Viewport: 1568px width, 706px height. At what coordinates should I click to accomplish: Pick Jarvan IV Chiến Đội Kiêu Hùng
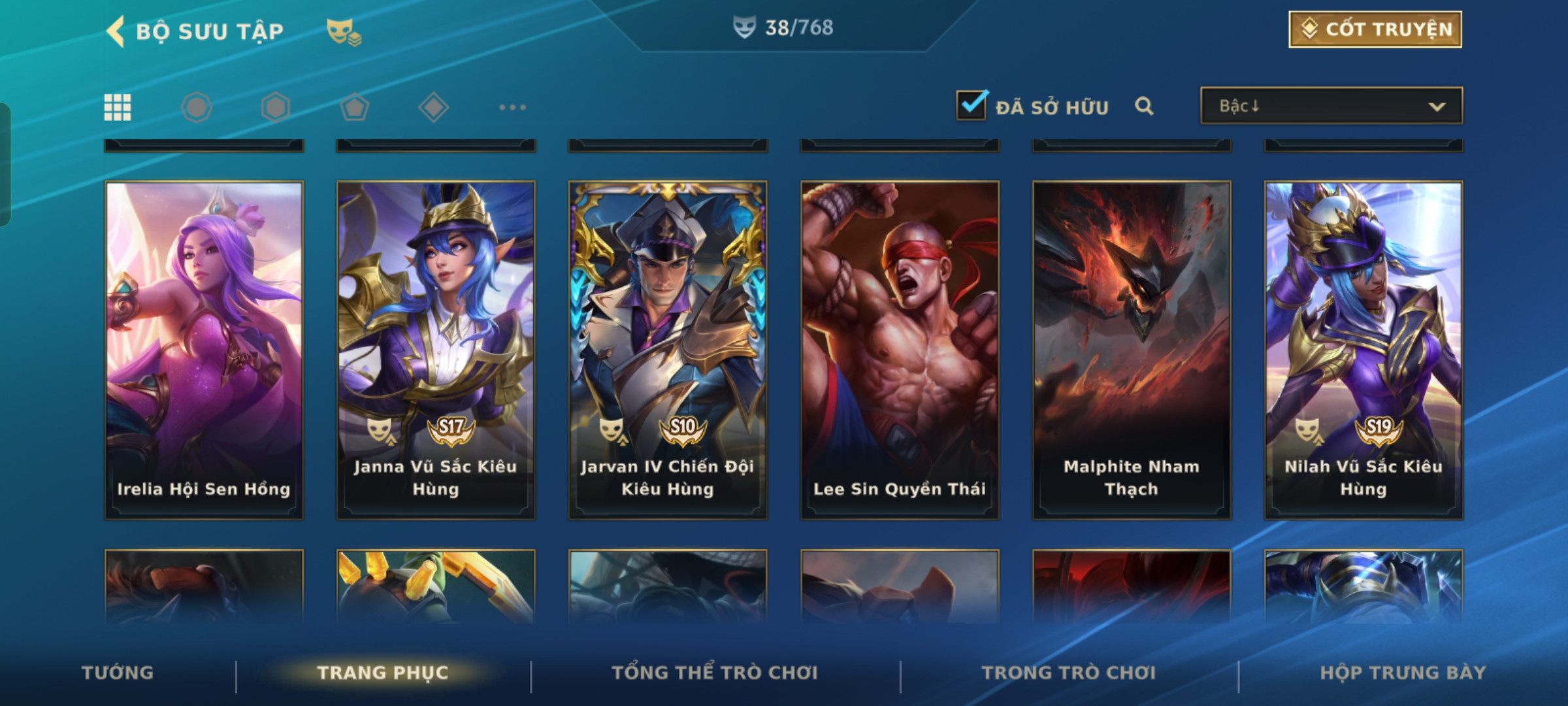click(x=668, y=350)
